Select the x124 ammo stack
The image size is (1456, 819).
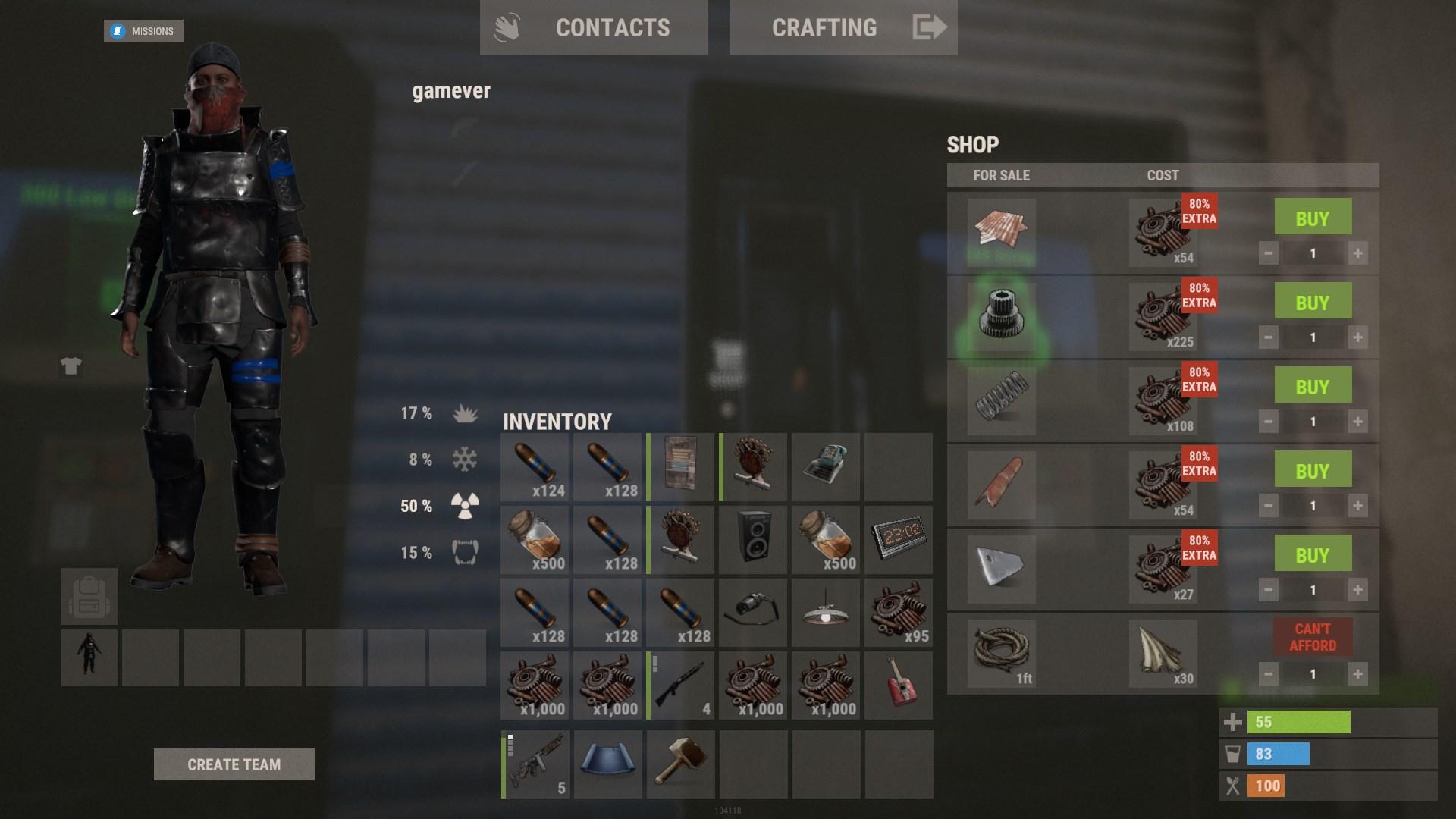point(535,467)
